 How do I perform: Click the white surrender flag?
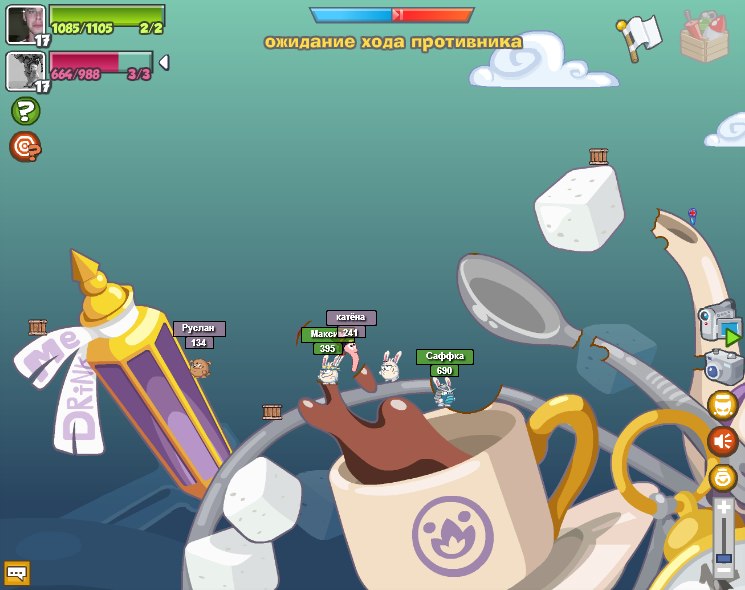coord(640,36)
